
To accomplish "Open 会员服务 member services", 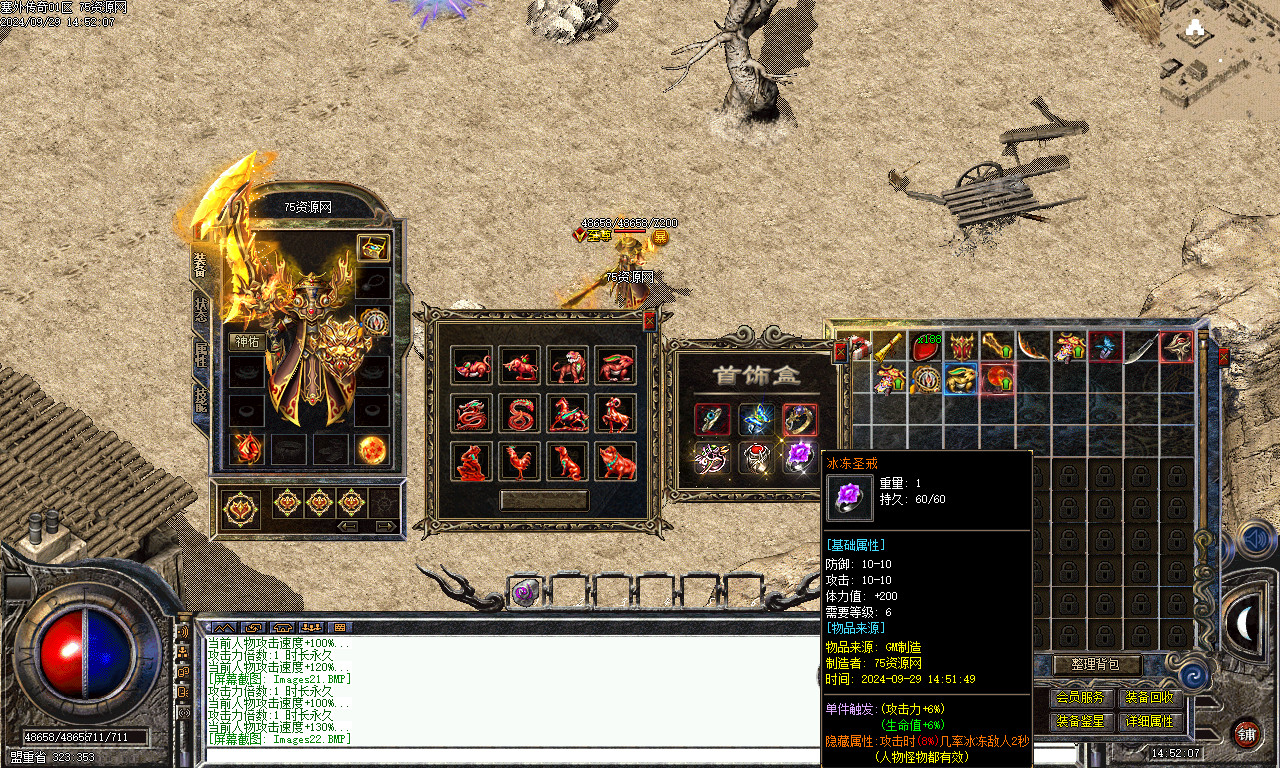I will tap(1080, 697).
